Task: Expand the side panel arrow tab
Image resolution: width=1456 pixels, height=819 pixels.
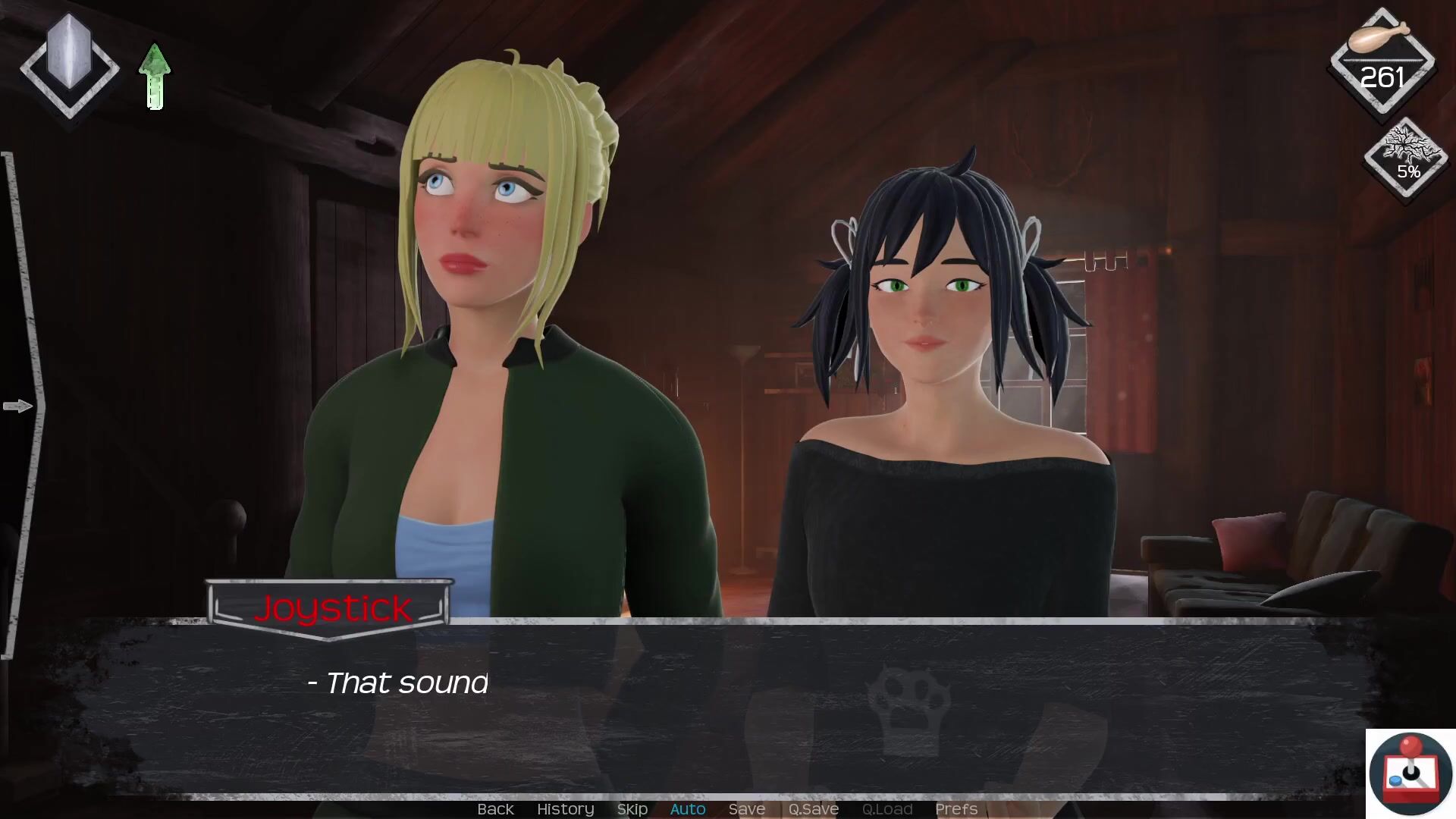Action: (x=18, y=406)
